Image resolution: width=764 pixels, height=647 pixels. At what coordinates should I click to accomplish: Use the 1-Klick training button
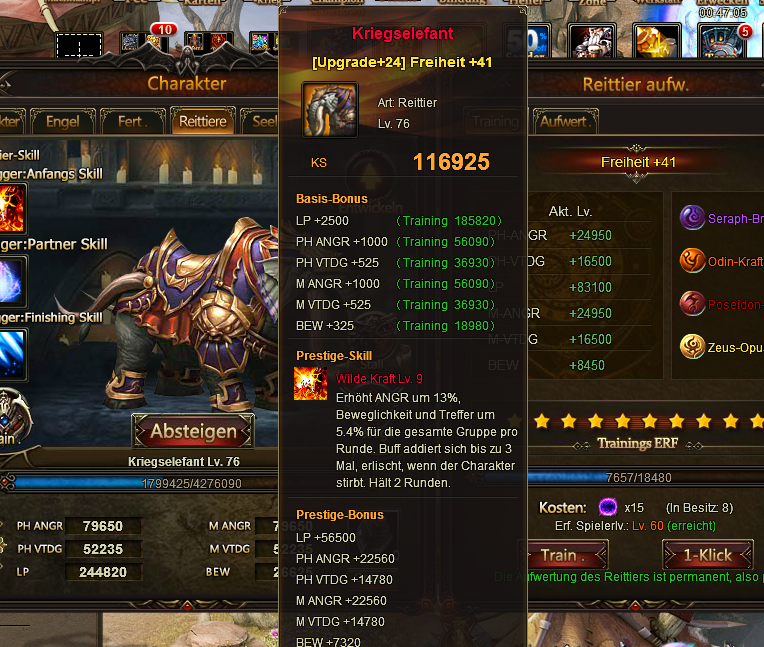[707, 555]
